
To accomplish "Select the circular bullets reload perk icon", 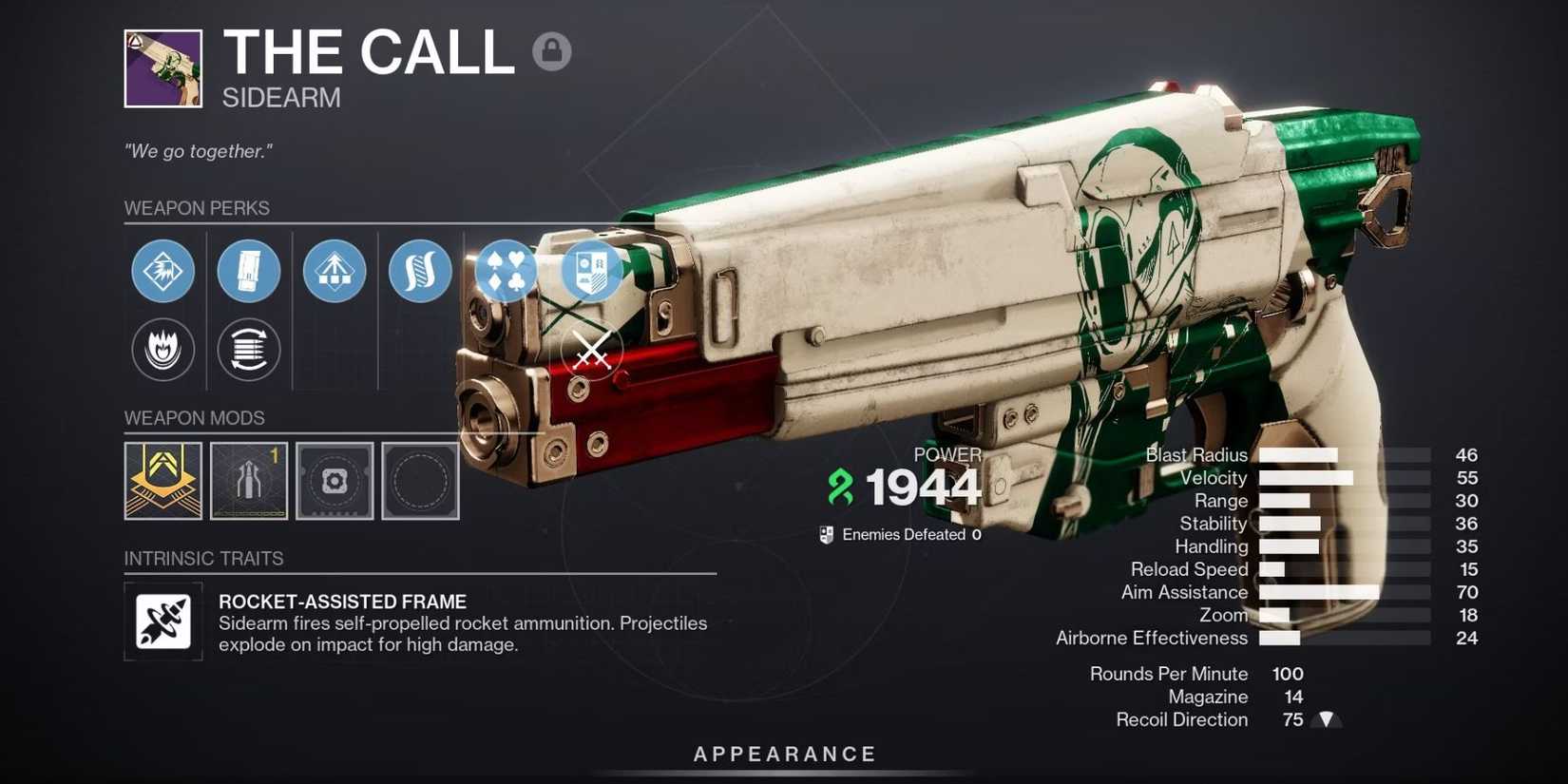I will pyautogui.click(x=248, y=349).
